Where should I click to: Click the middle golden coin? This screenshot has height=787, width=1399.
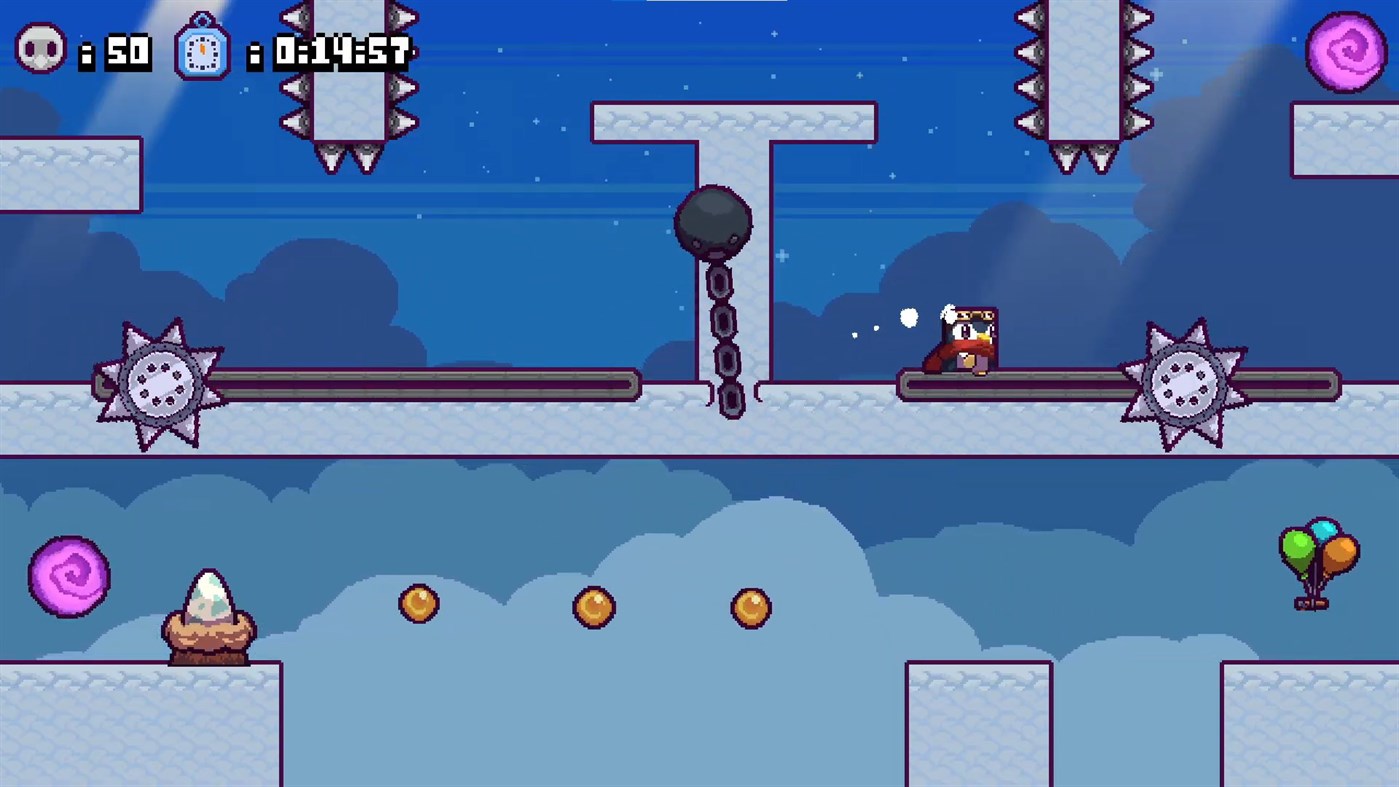594,605
